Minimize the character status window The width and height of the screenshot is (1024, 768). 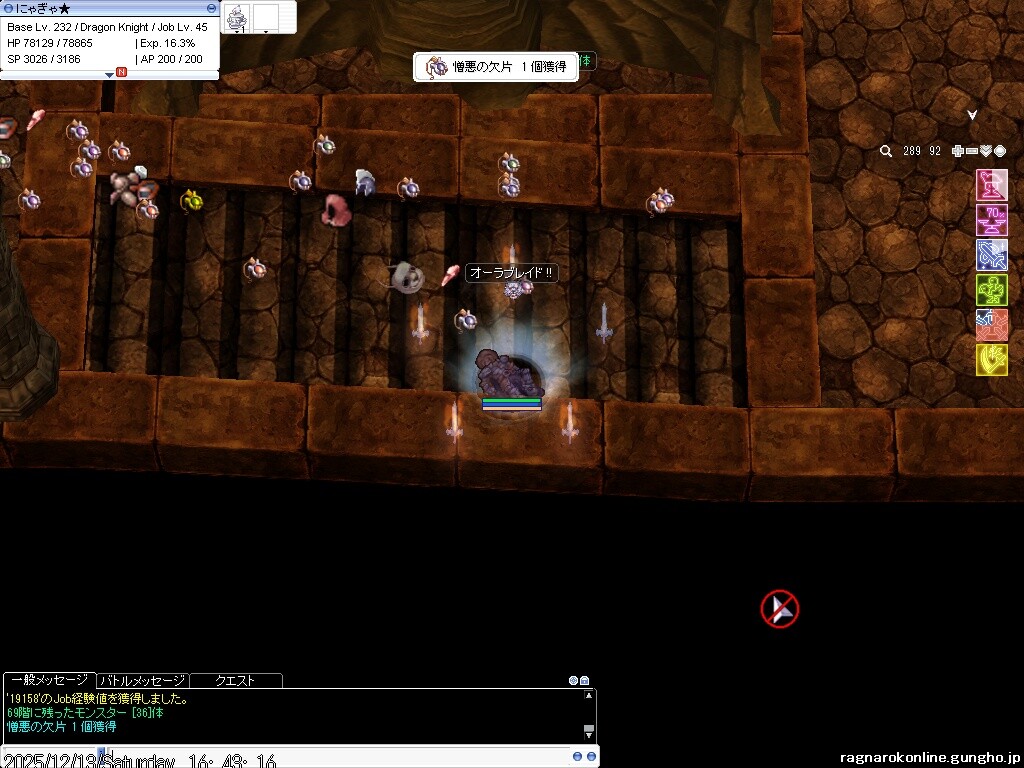211,8
